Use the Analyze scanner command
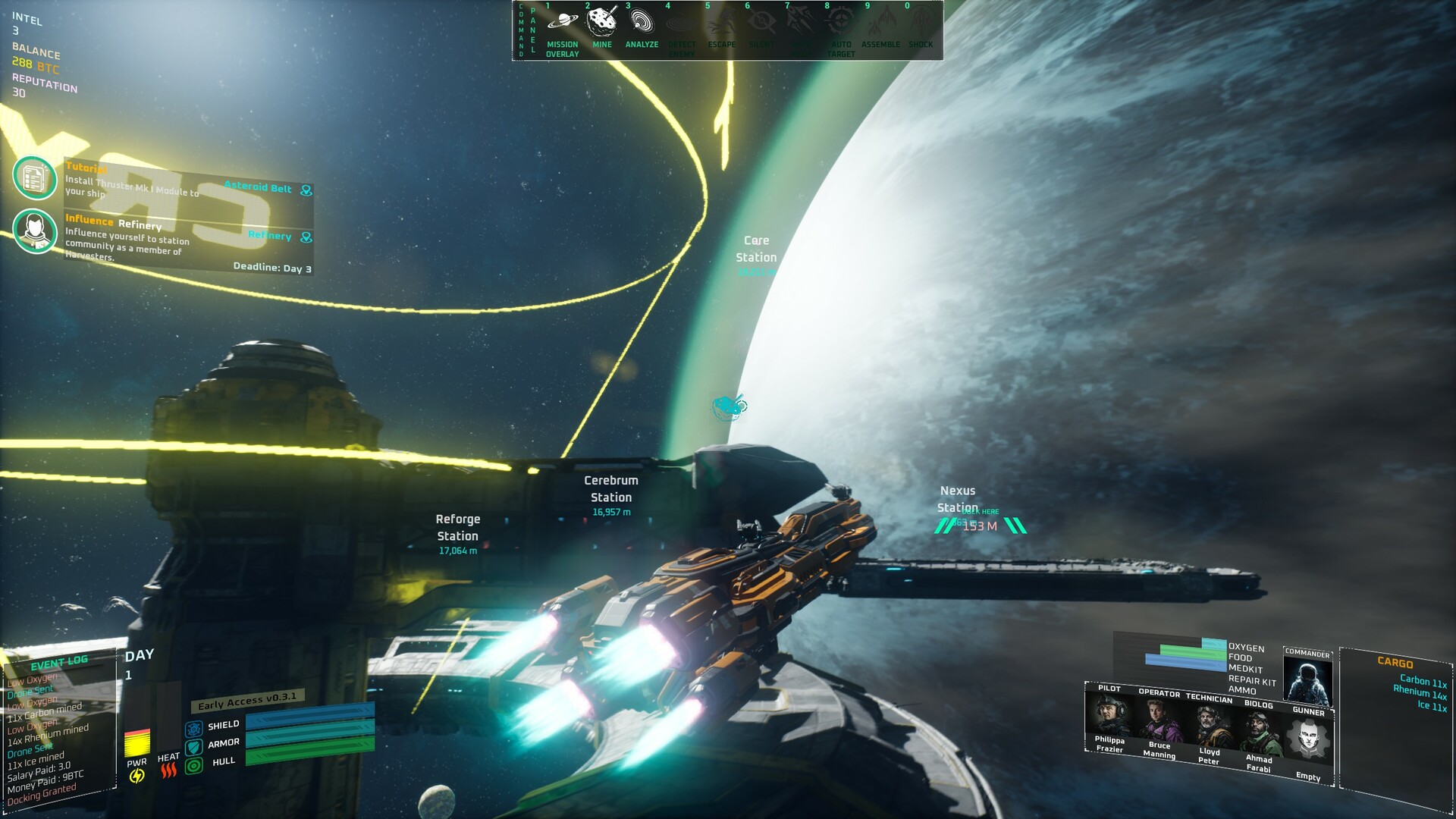This screenshot has width=1456, height=819. (642, 22)
